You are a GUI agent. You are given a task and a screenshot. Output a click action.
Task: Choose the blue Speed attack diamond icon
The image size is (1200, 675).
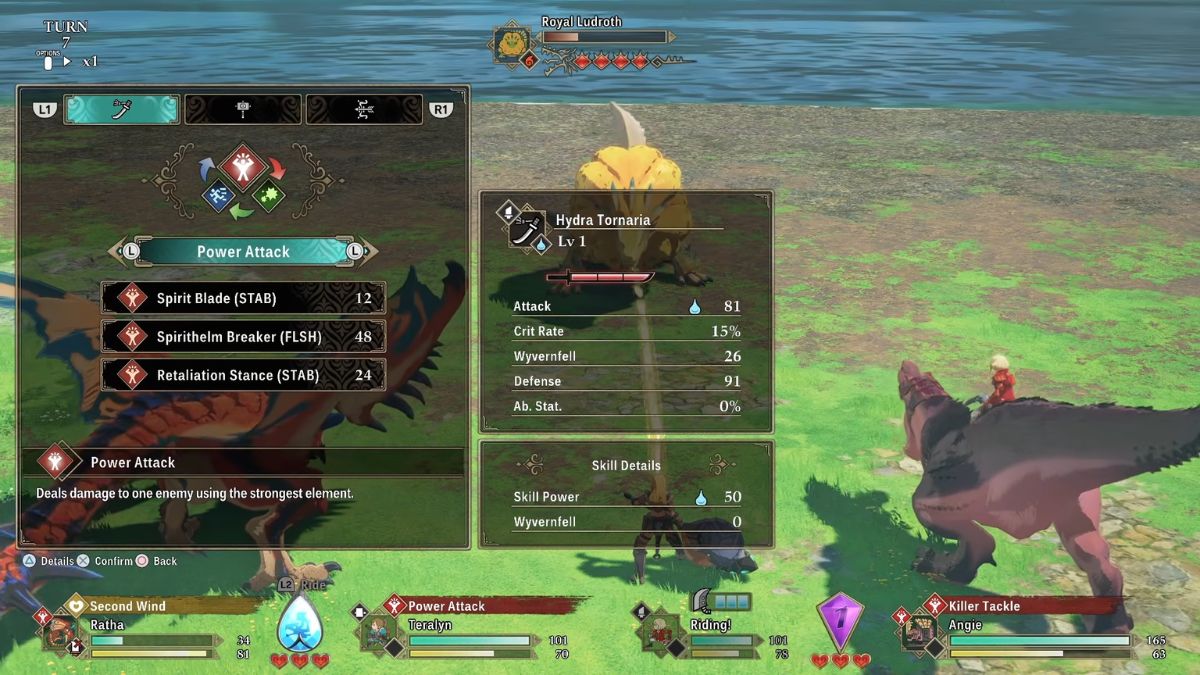click(x=219, y=196)
